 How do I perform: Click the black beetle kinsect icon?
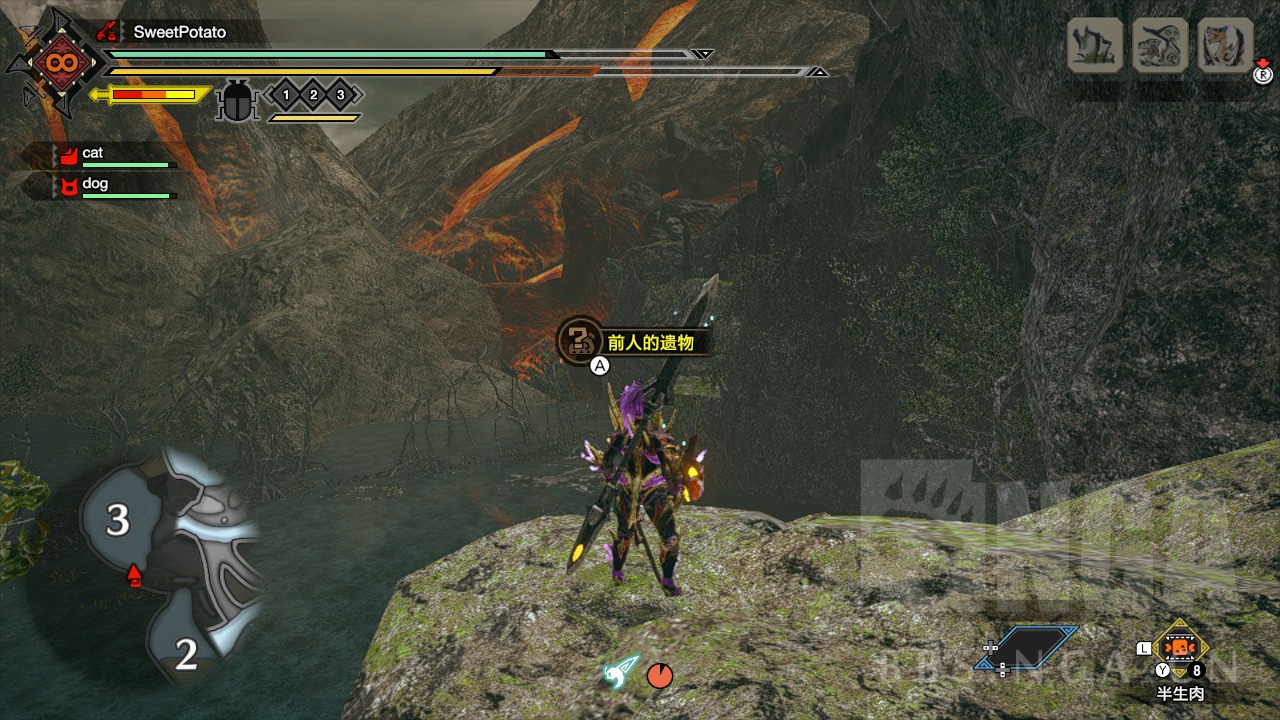[x=237, y=100]
